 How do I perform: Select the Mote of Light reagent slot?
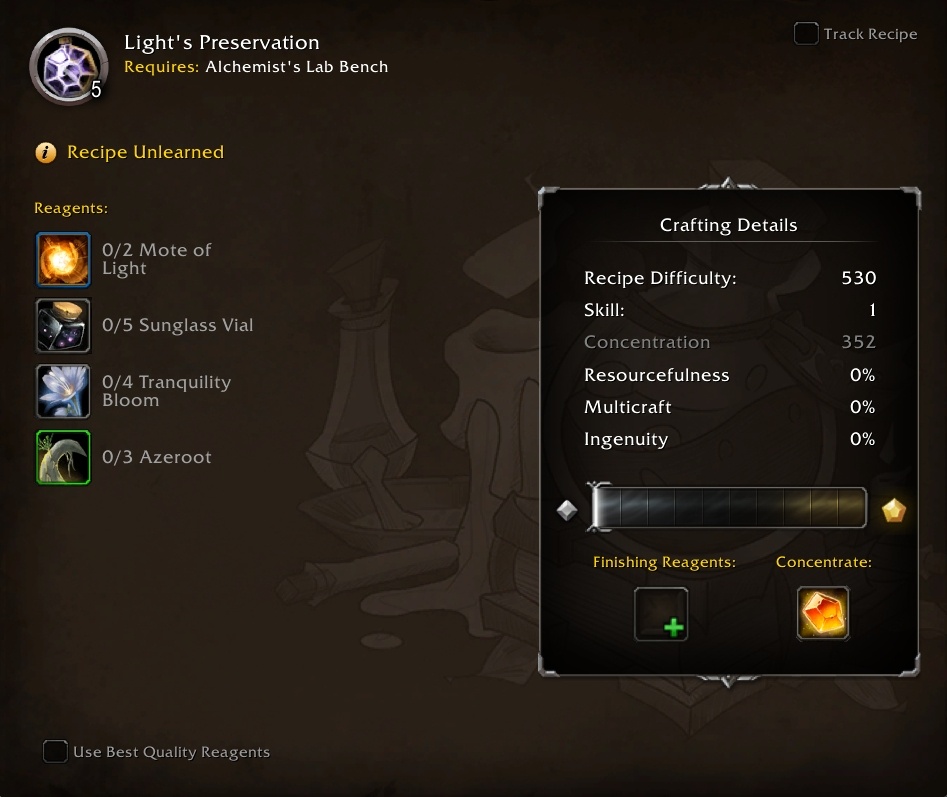[63, 260]
